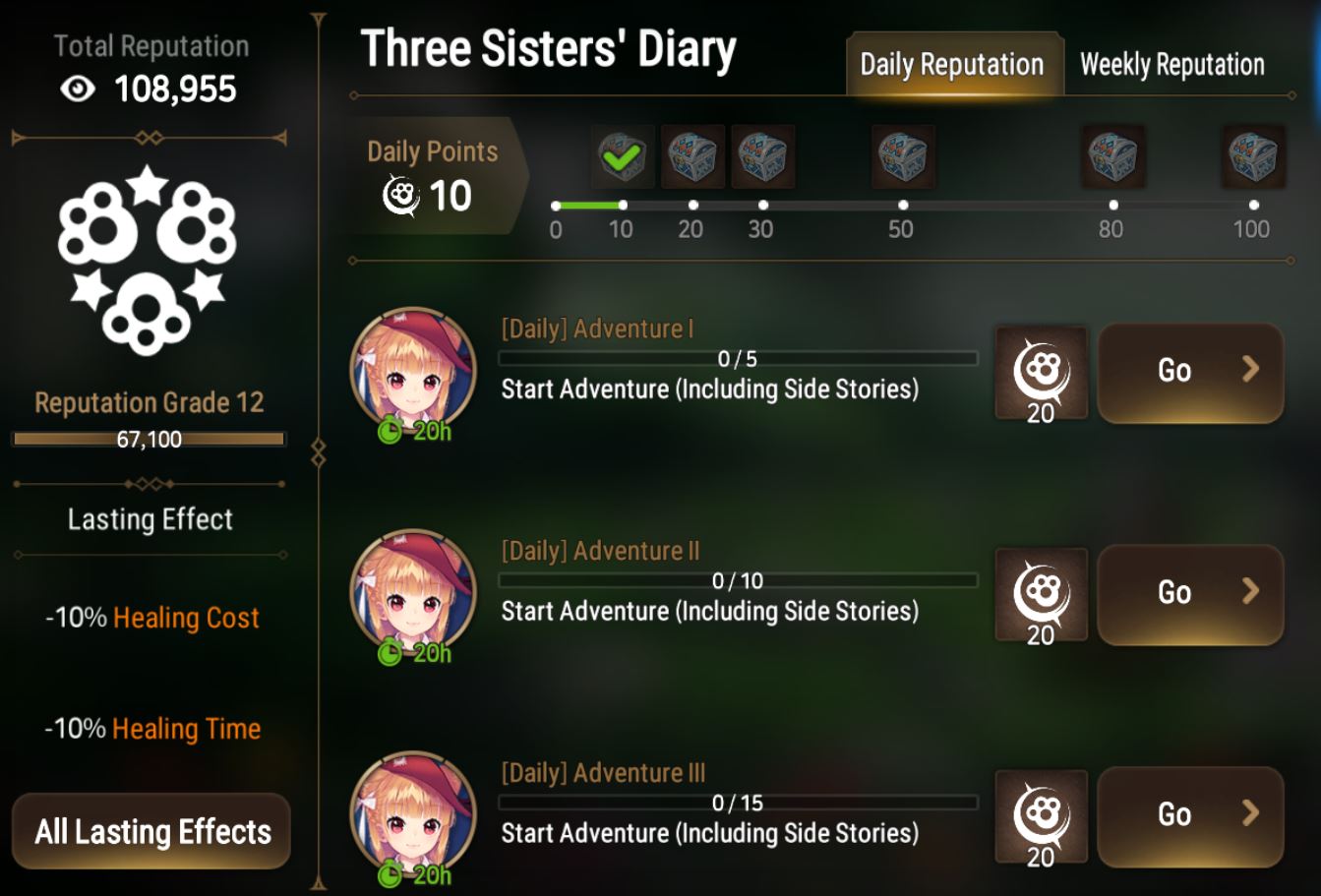The image size is (1321, 896).
Task: Open the final chest at 100 points
Action: click(1251, 156)
